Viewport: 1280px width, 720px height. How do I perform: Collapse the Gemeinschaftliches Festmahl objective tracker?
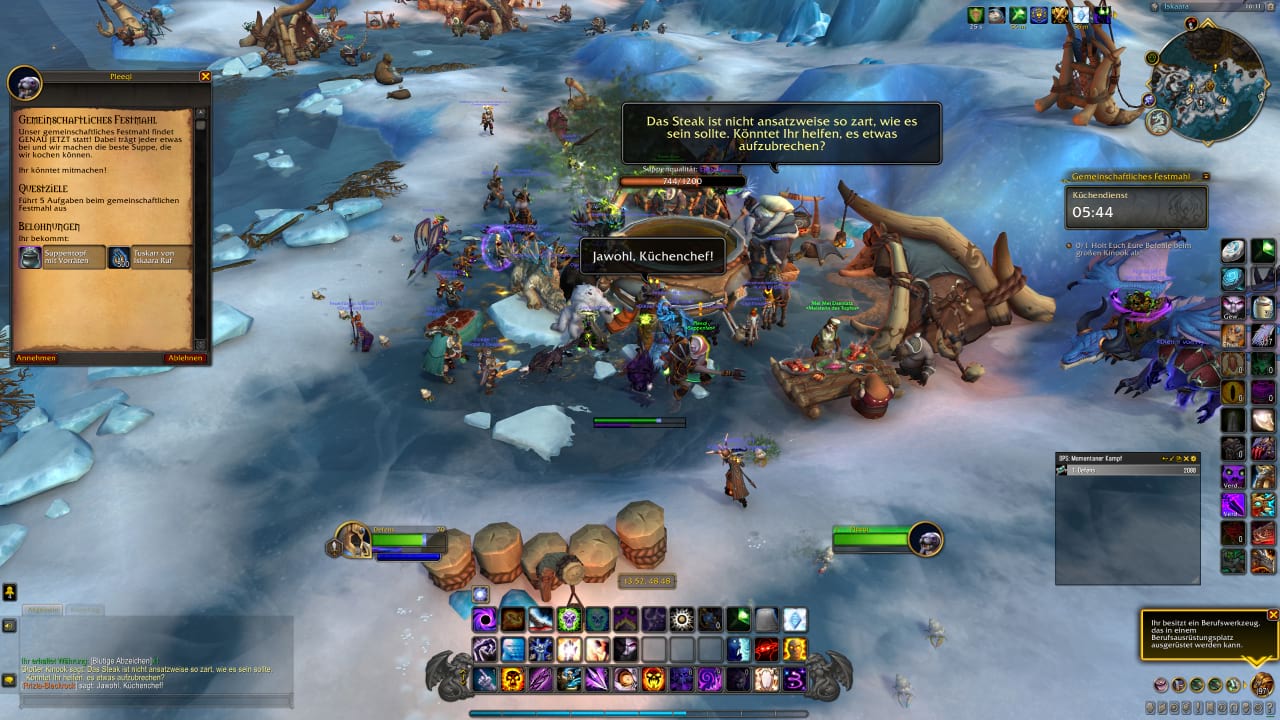tap(1206, 176)
